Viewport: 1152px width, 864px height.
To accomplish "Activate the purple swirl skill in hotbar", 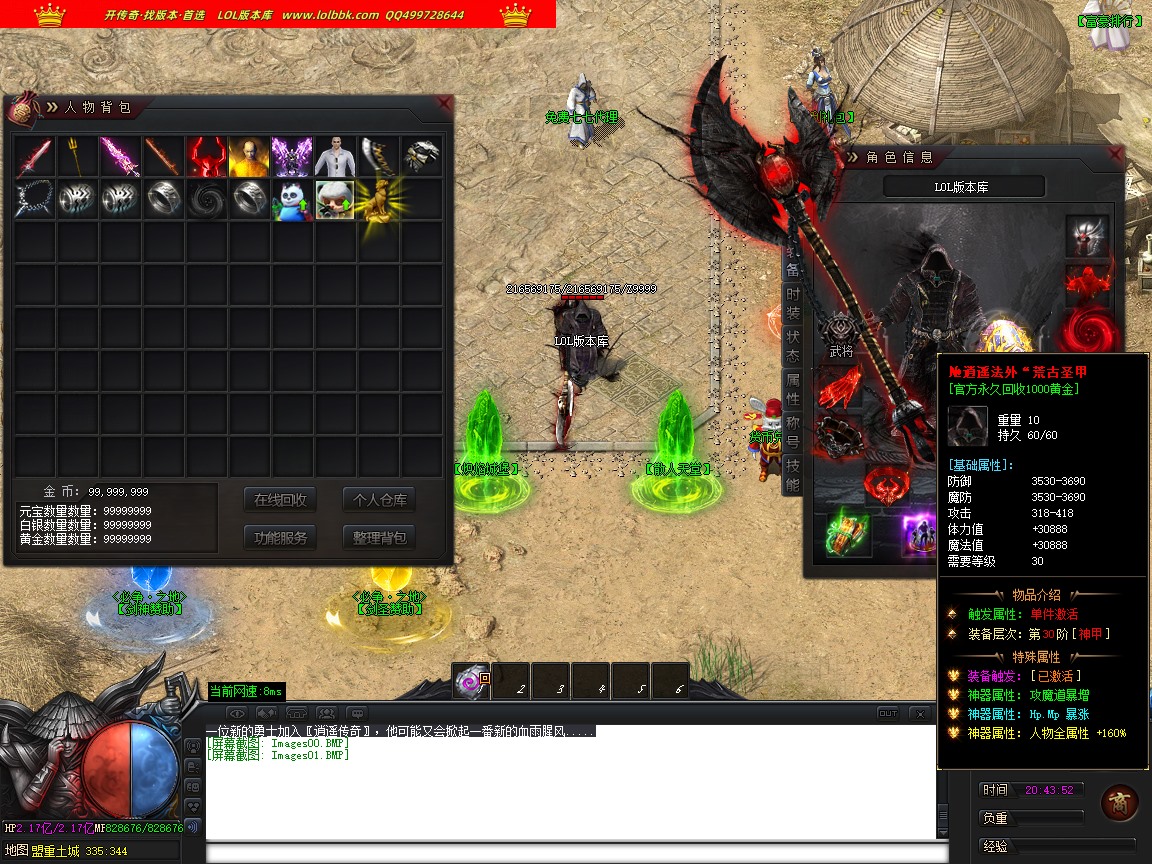I will tap(471, 681).
